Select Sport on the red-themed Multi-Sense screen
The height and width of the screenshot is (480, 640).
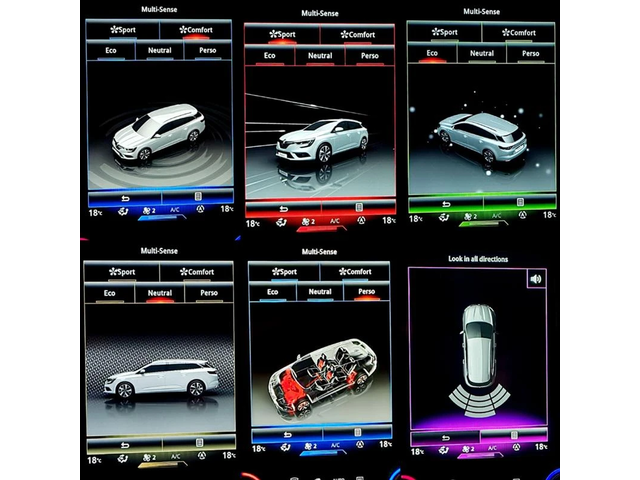coord(283,35)
